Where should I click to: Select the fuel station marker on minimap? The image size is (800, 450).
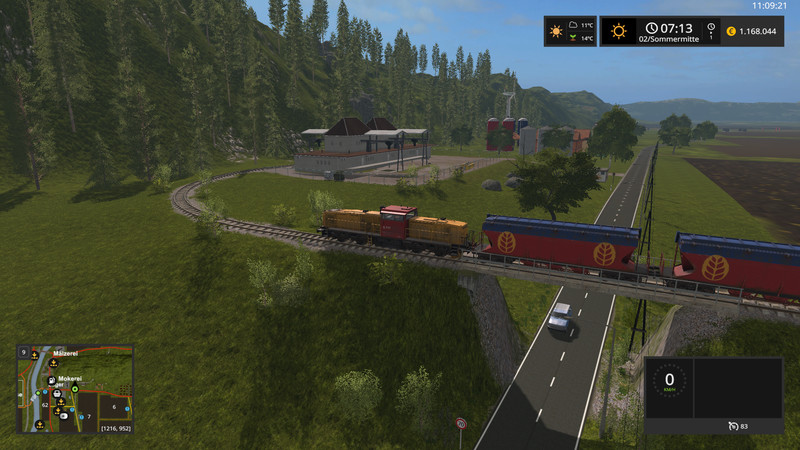tap(51, 381)
